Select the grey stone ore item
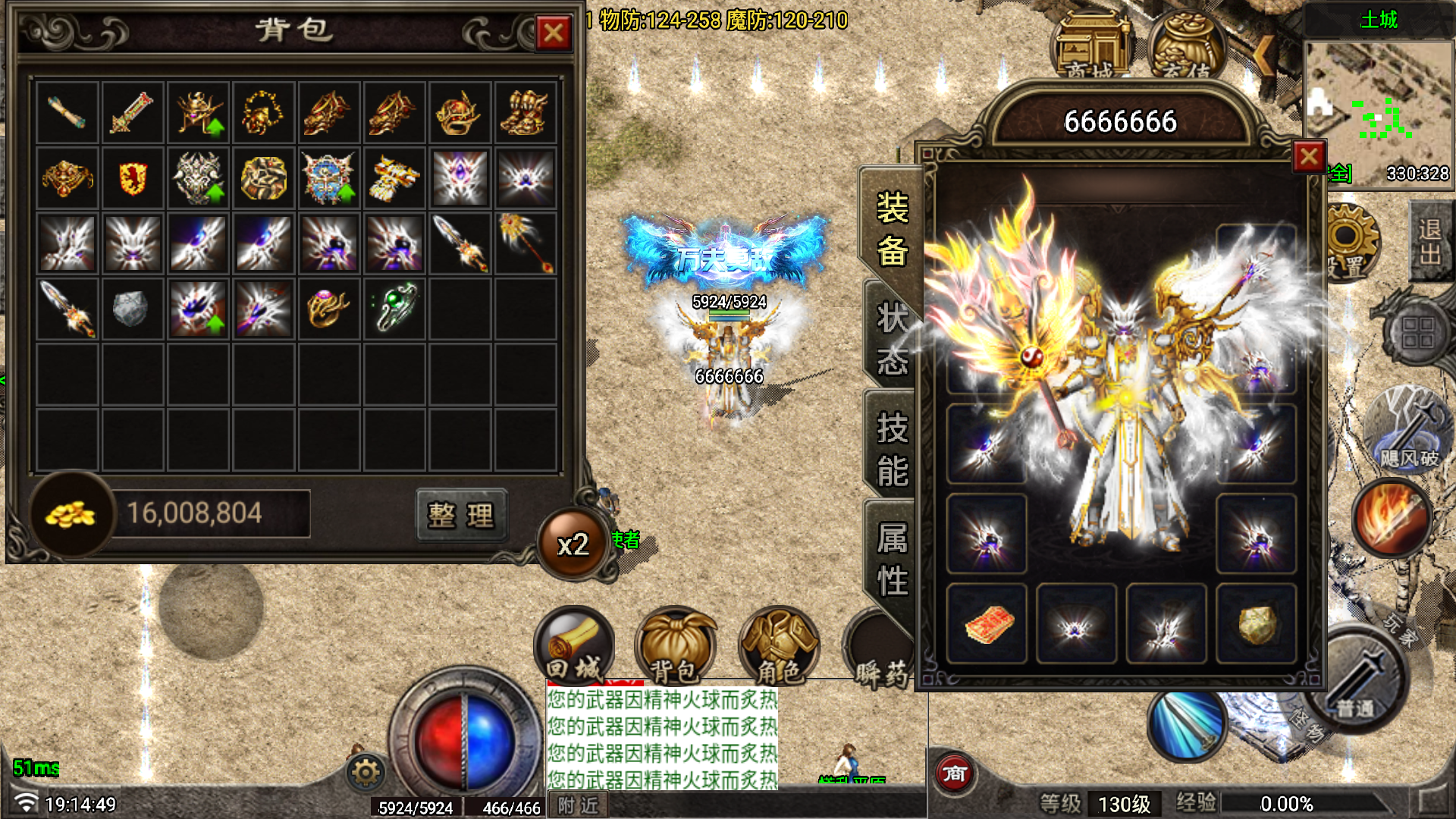 coord(132,309)
